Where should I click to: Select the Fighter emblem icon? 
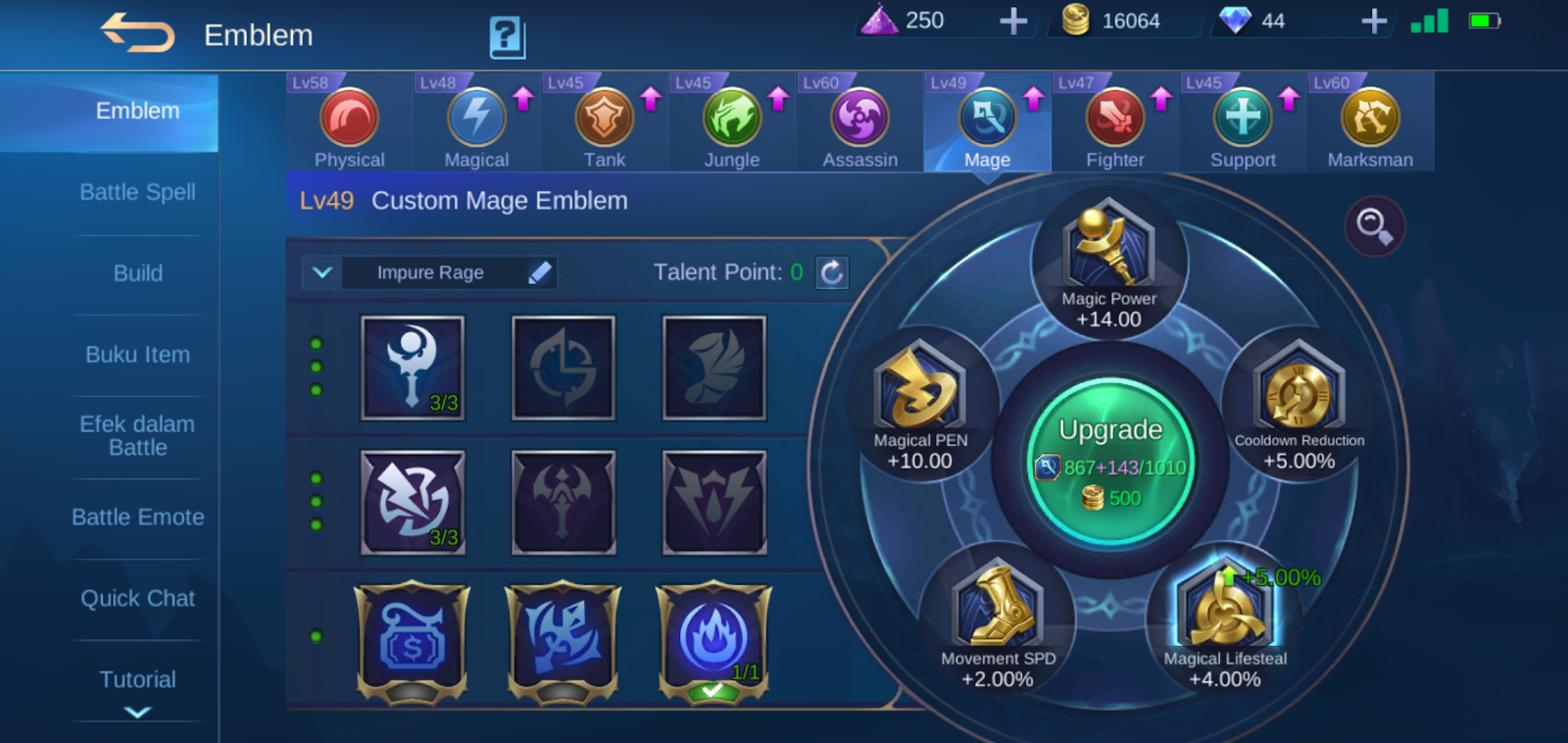click(1115, 120)
